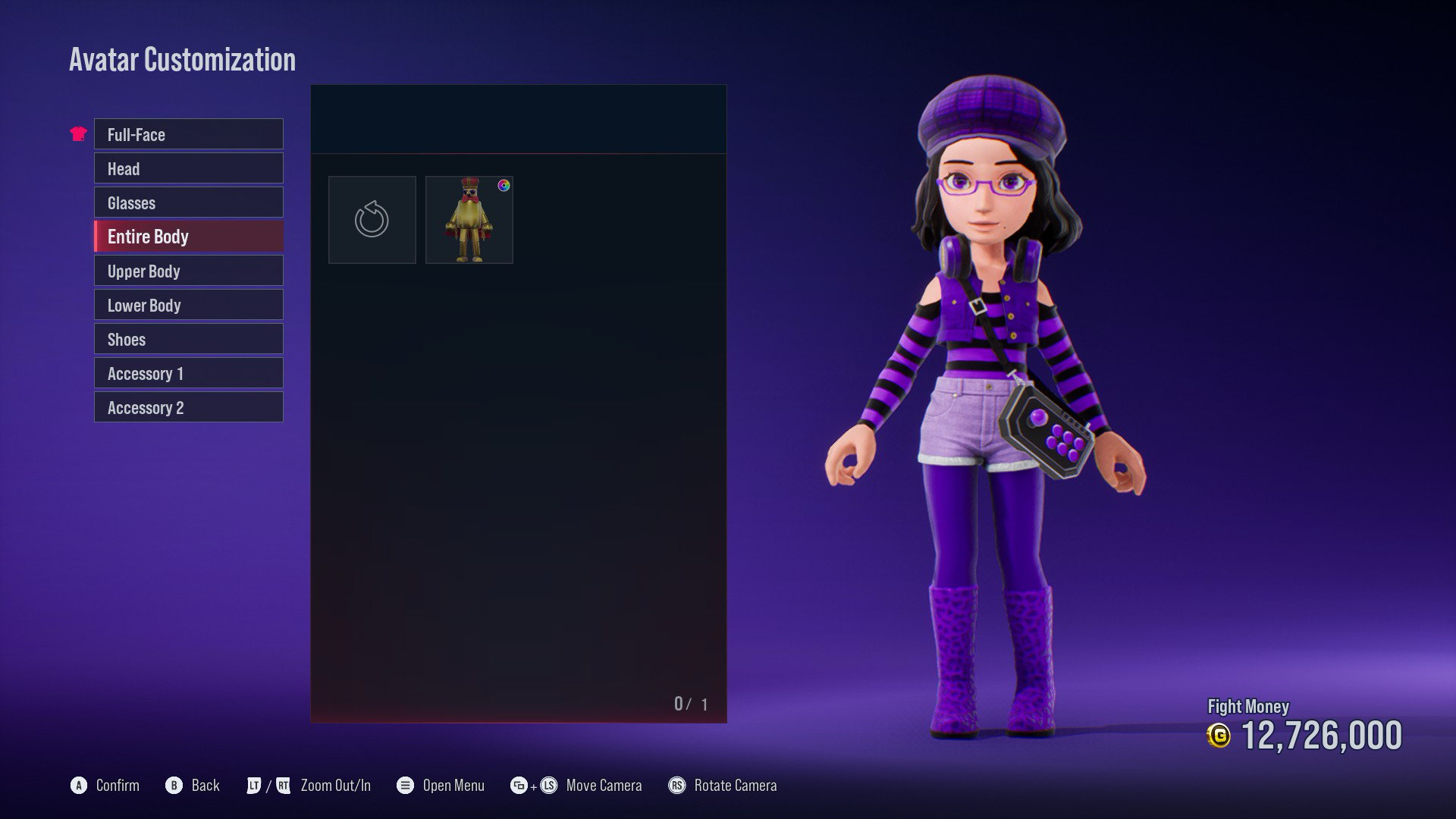Select the Accessory 2 category
Image resolution: width=1456 pixels, height=819 pixels.
tap(188, 407)
